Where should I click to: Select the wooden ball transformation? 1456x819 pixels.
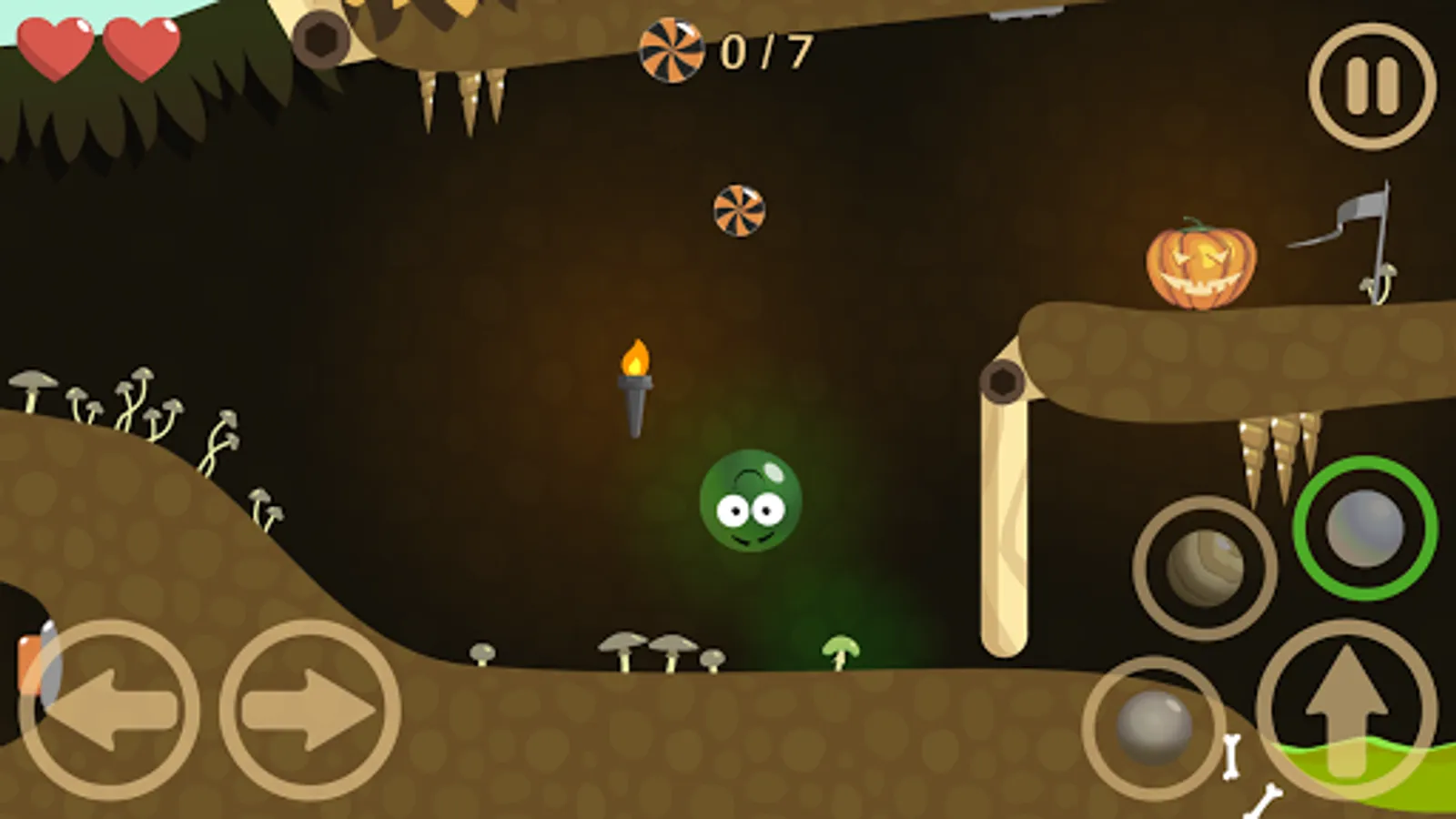(1208, 566)
